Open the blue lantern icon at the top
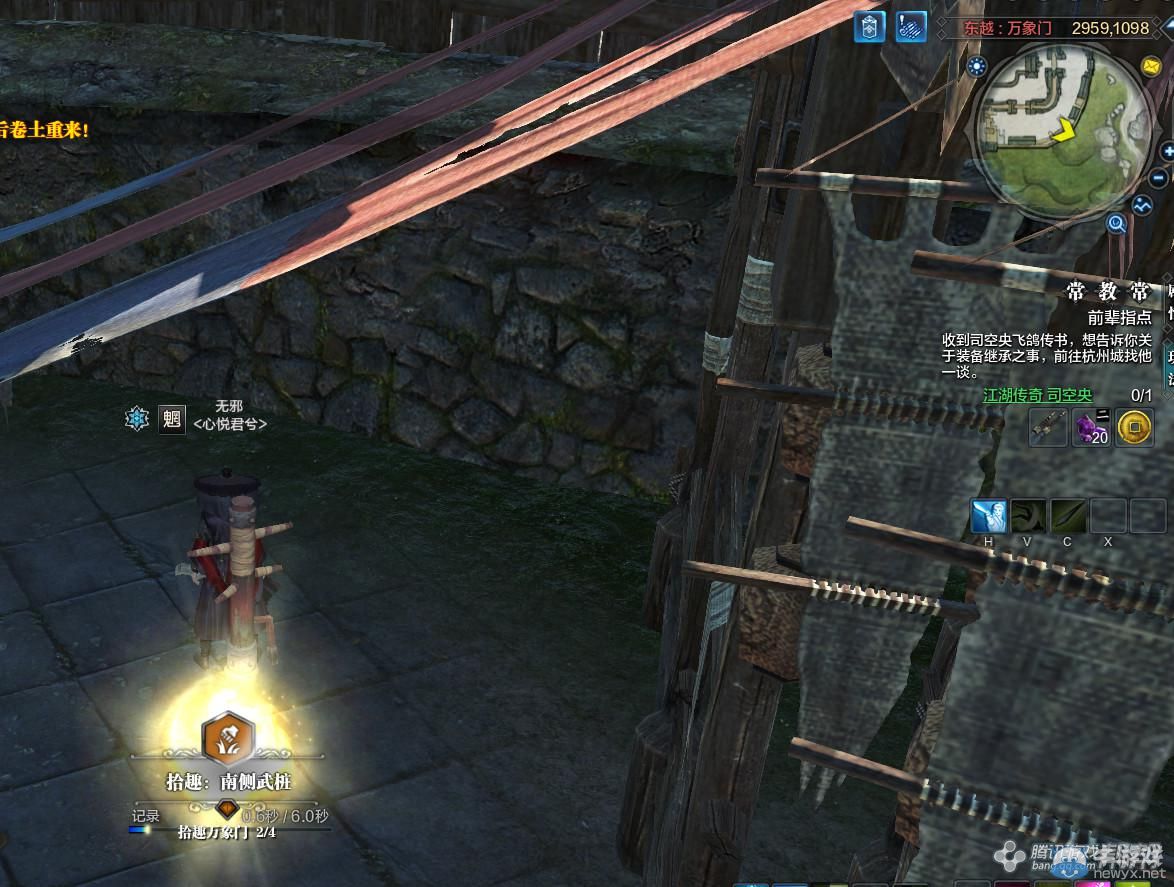The width and height of the screenshot is (1174, 887). coord(869,27)
